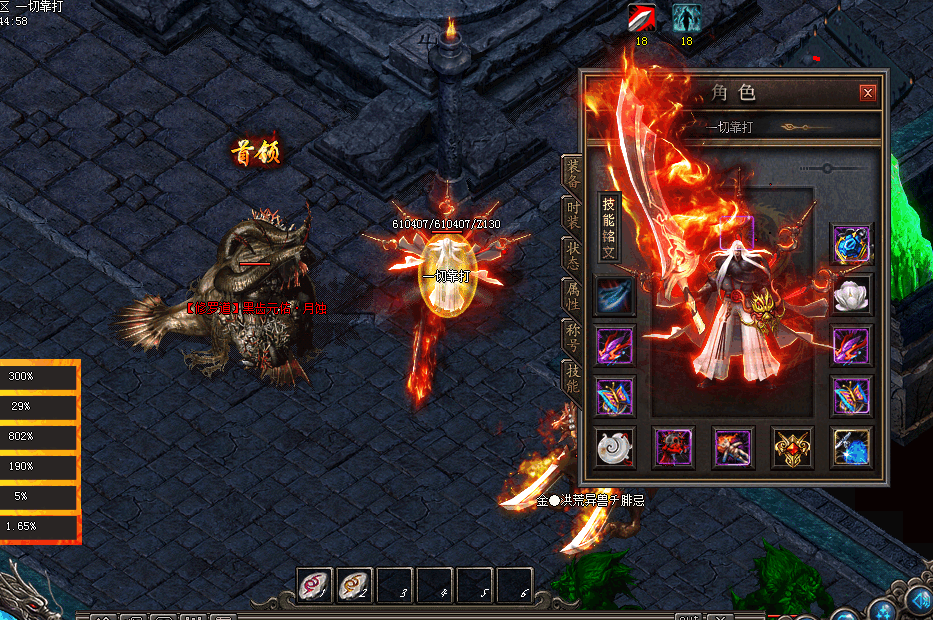The image size is (933, 620).
Task: Show the 属性 attributes tab
Action: pos(573,295)
